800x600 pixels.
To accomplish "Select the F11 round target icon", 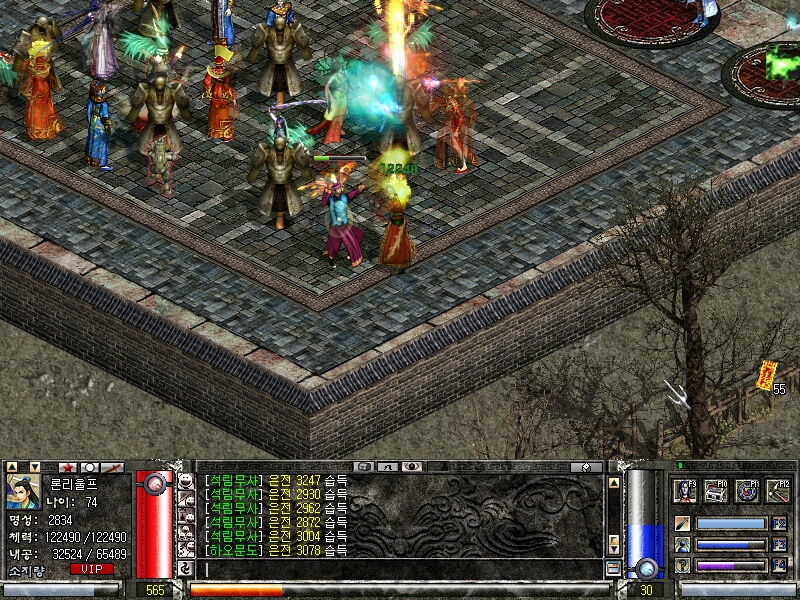I will [746, 491].
